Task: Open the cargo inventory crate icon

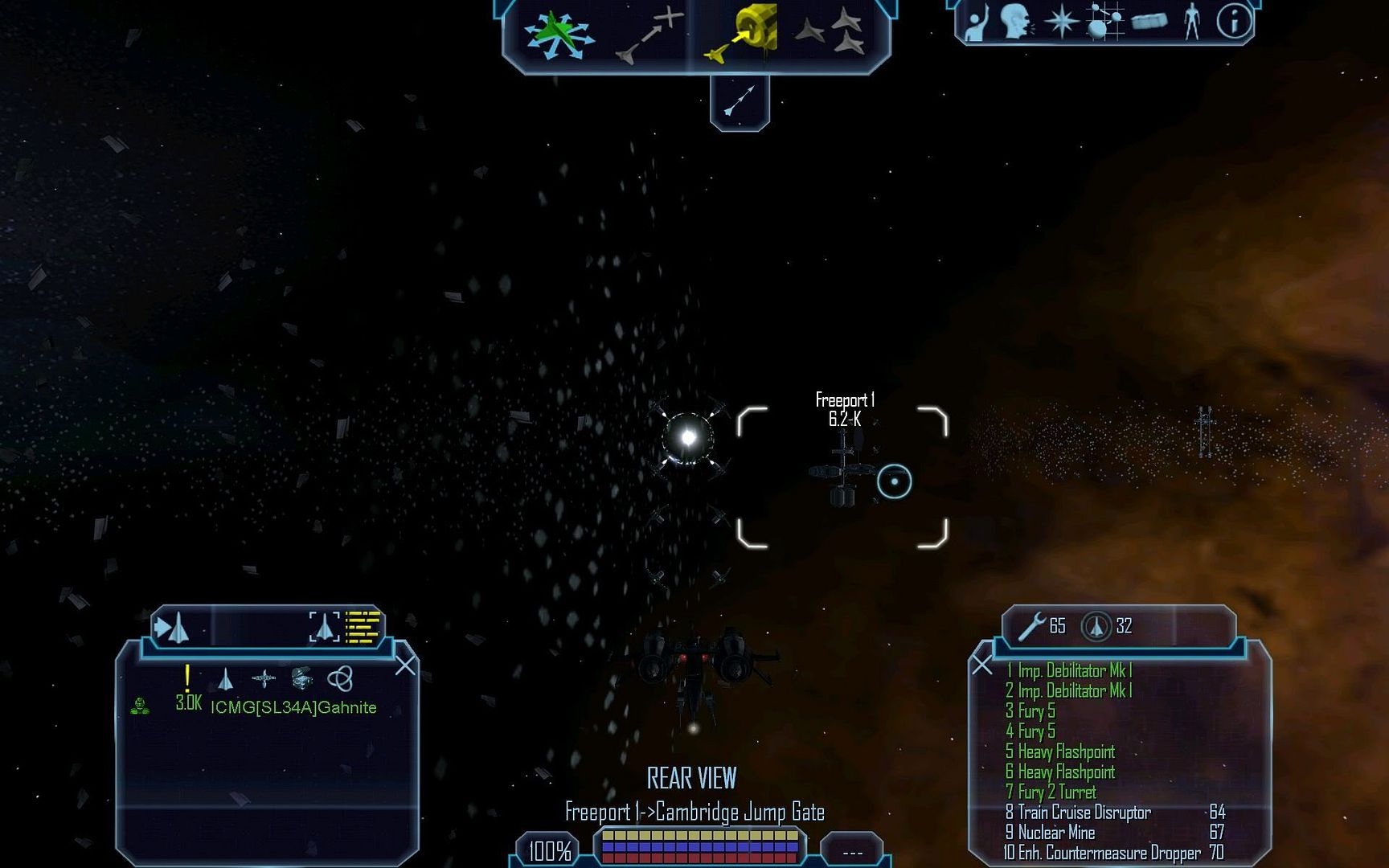Action: point(1149,22)
